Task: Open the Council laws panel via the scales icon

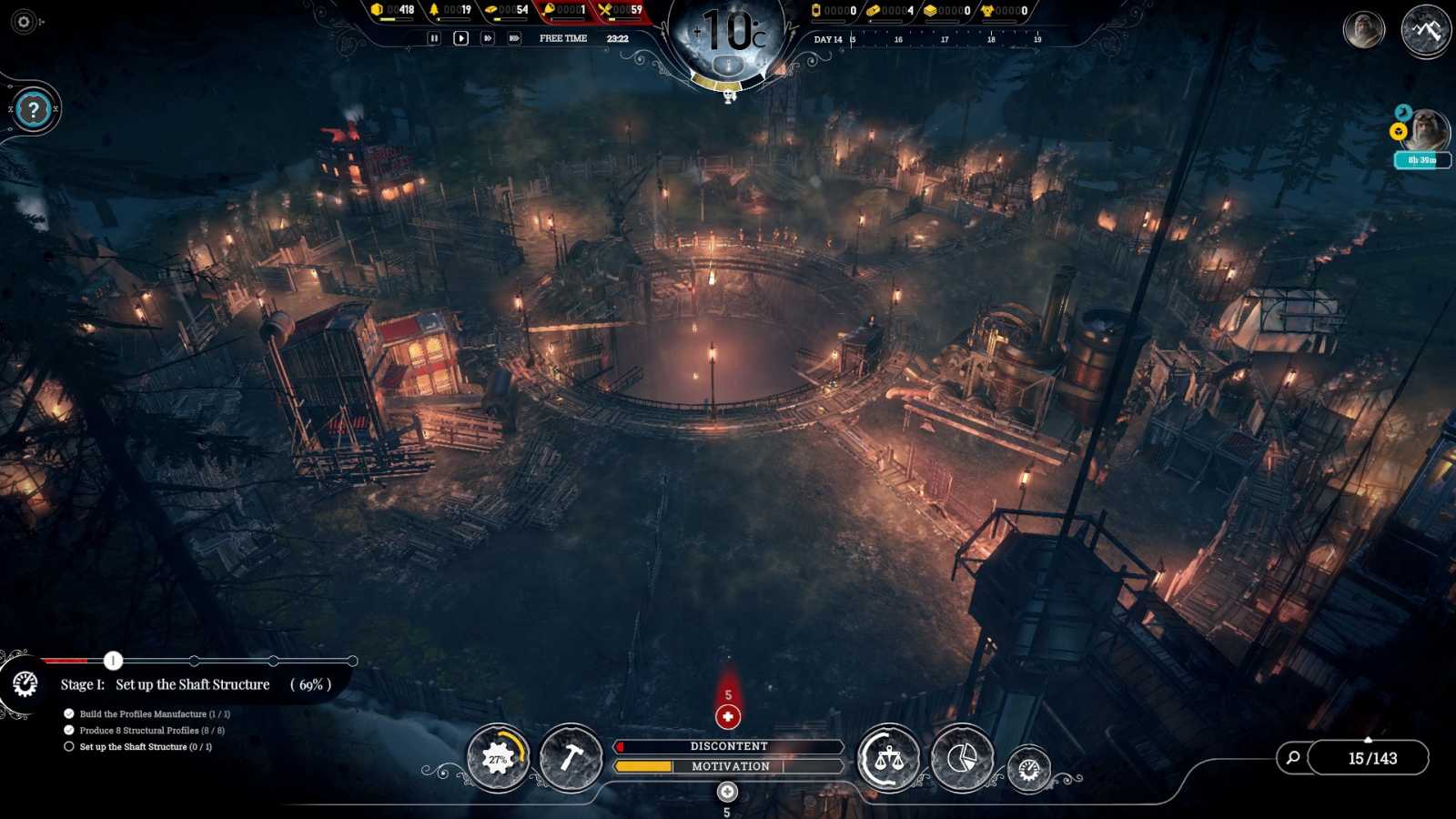Action: (x=890, y=760)
